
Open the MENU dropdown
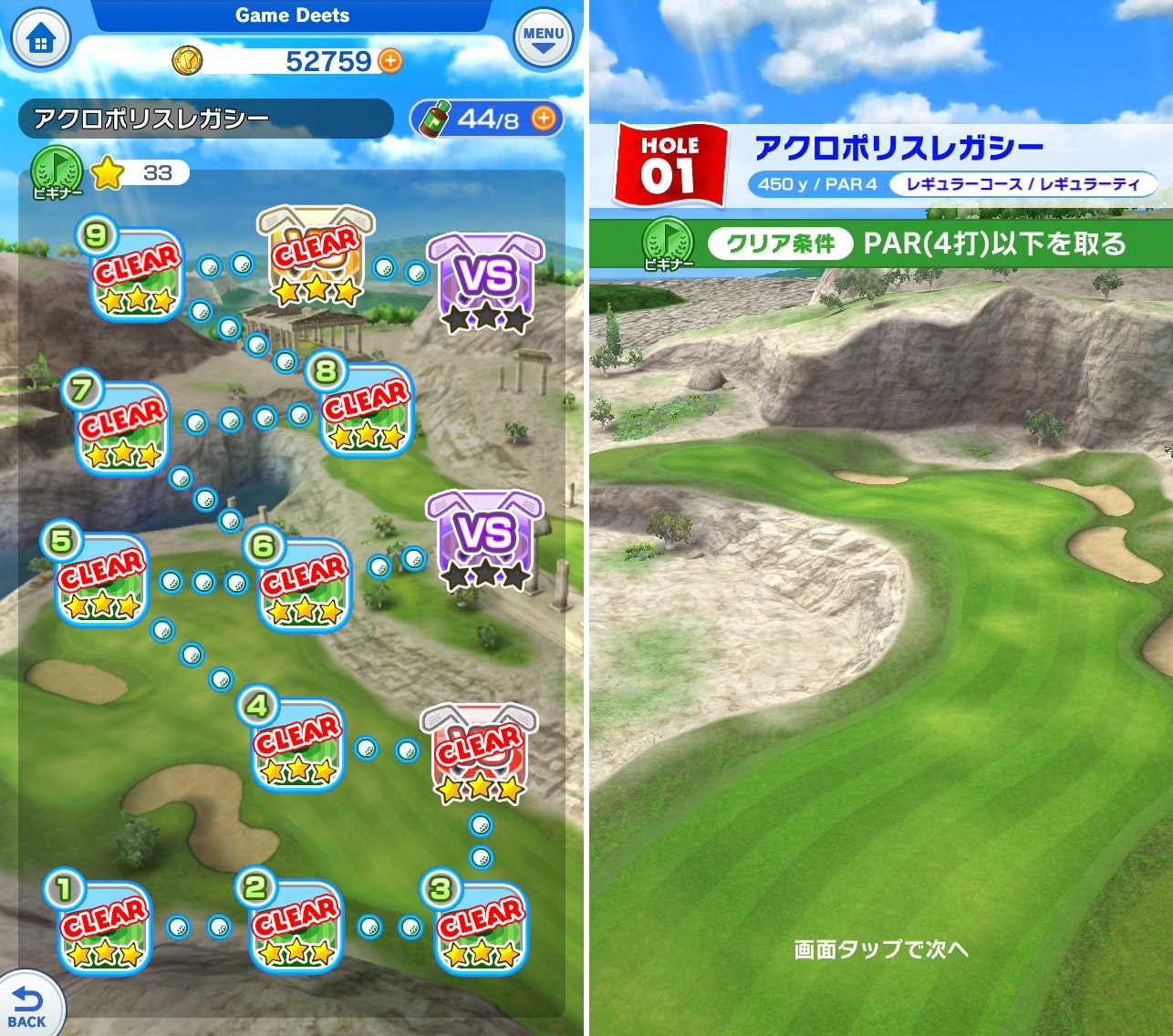[x=543, y=39]
